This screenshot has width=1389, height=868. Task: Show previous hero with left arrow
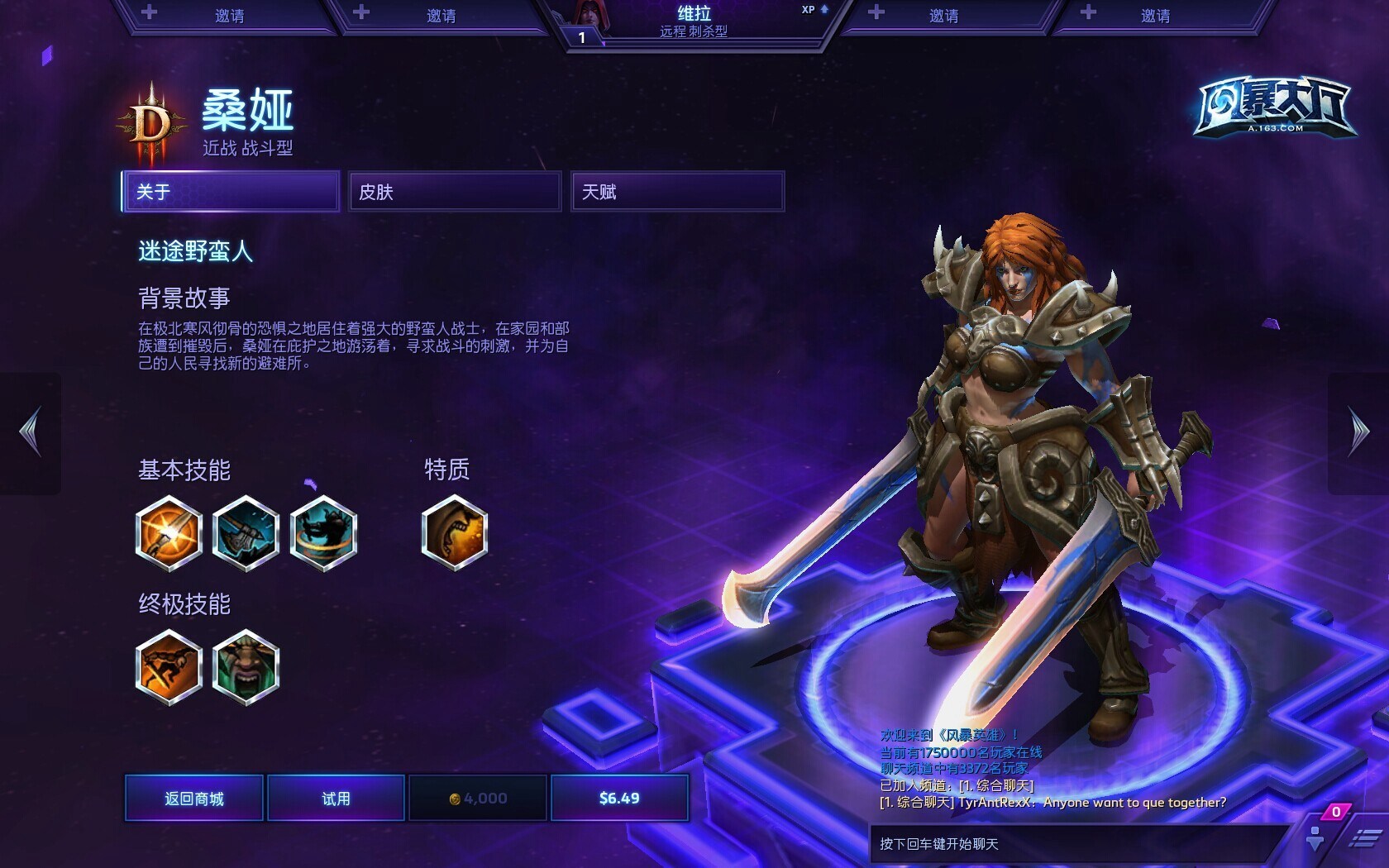tap(31, 432)
